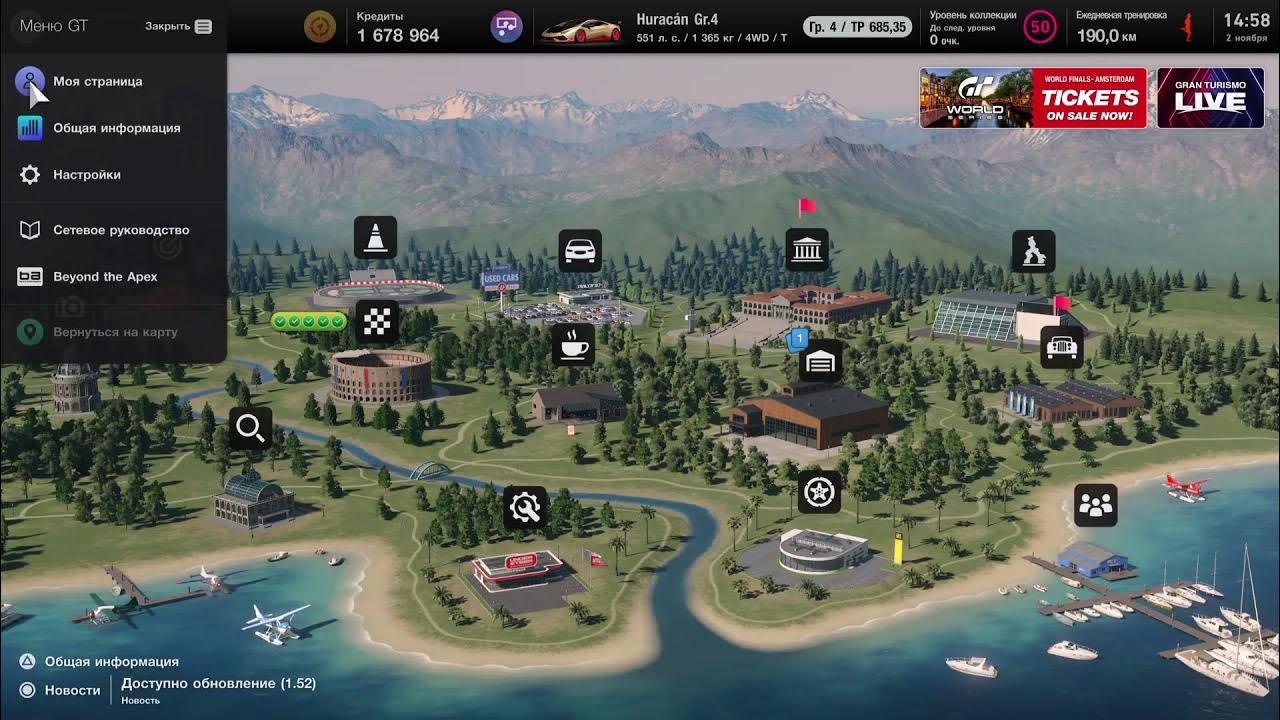Select the magnifying glass Showcase icon
This screenshot has width=1280, height=720.
point(250,428)
